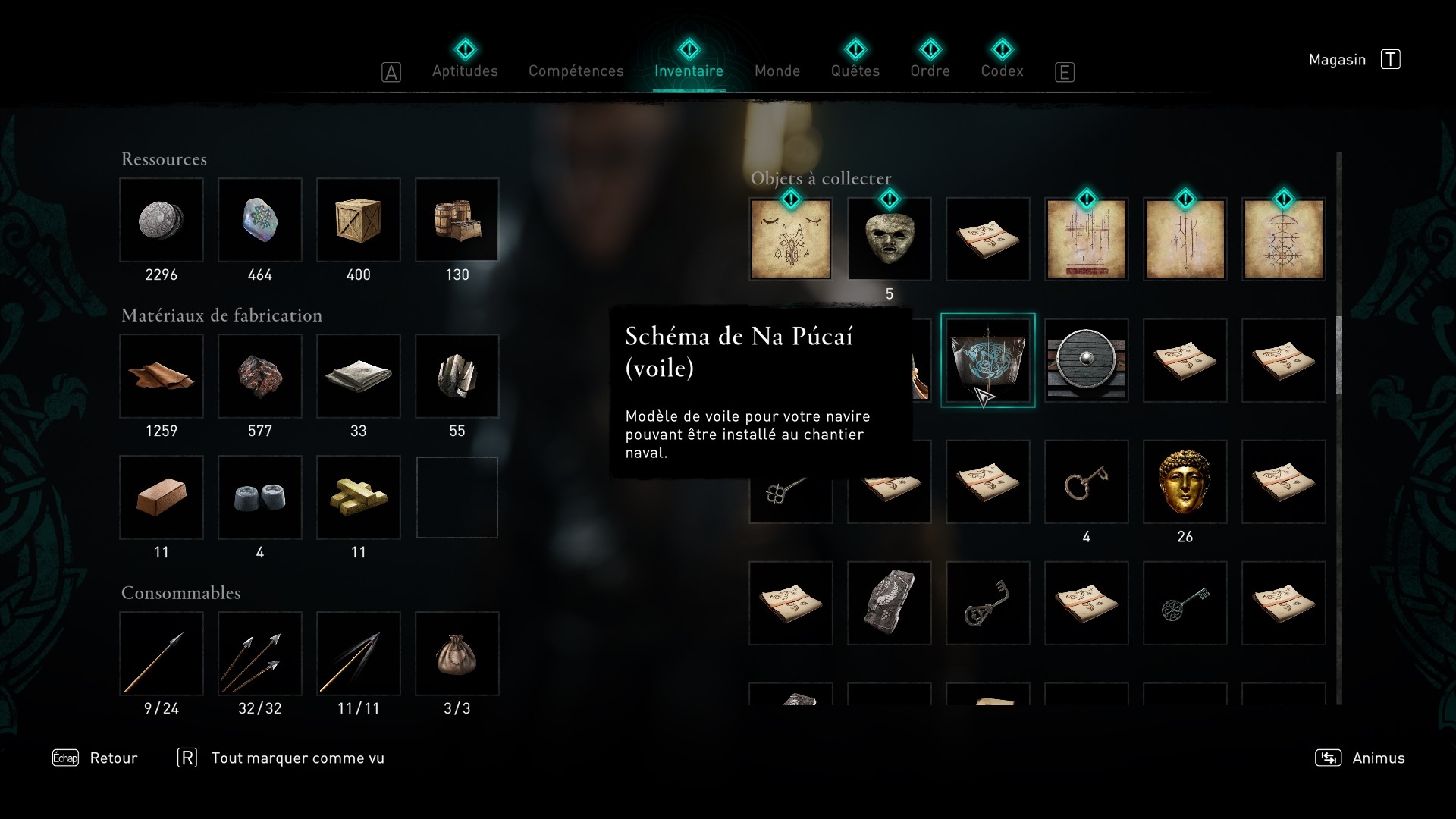Select the gold ingots slot
The image size is (1456, 819).
pos(359,497)
